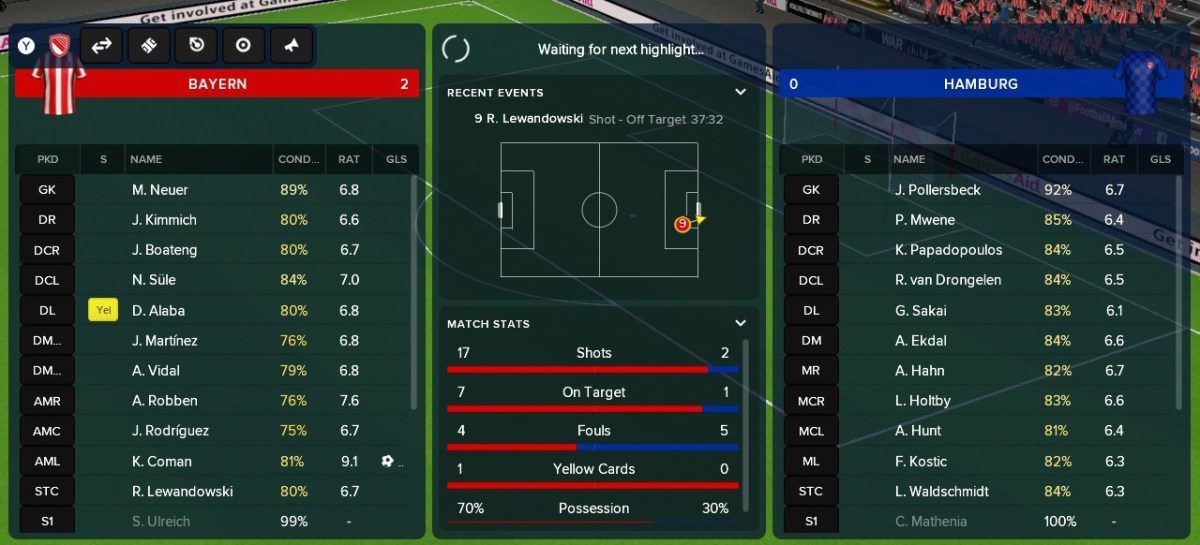Select the target circle icon button
The image size is (1200, 545).
pyautogui.click(x=243, y=45)
